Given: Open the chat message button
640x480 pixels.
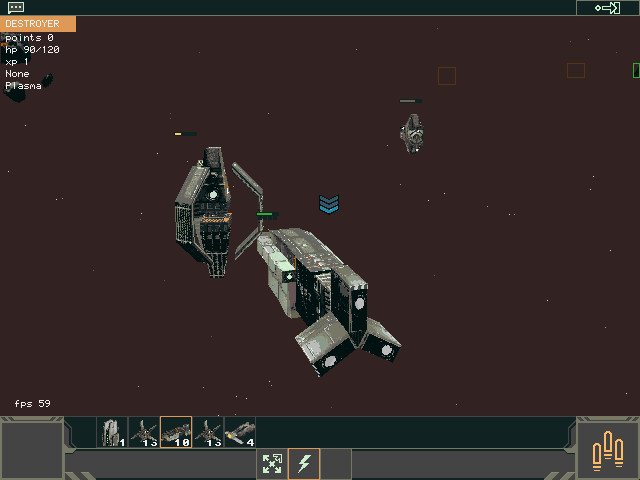Looking at the screenshot, I should point(16,7).
